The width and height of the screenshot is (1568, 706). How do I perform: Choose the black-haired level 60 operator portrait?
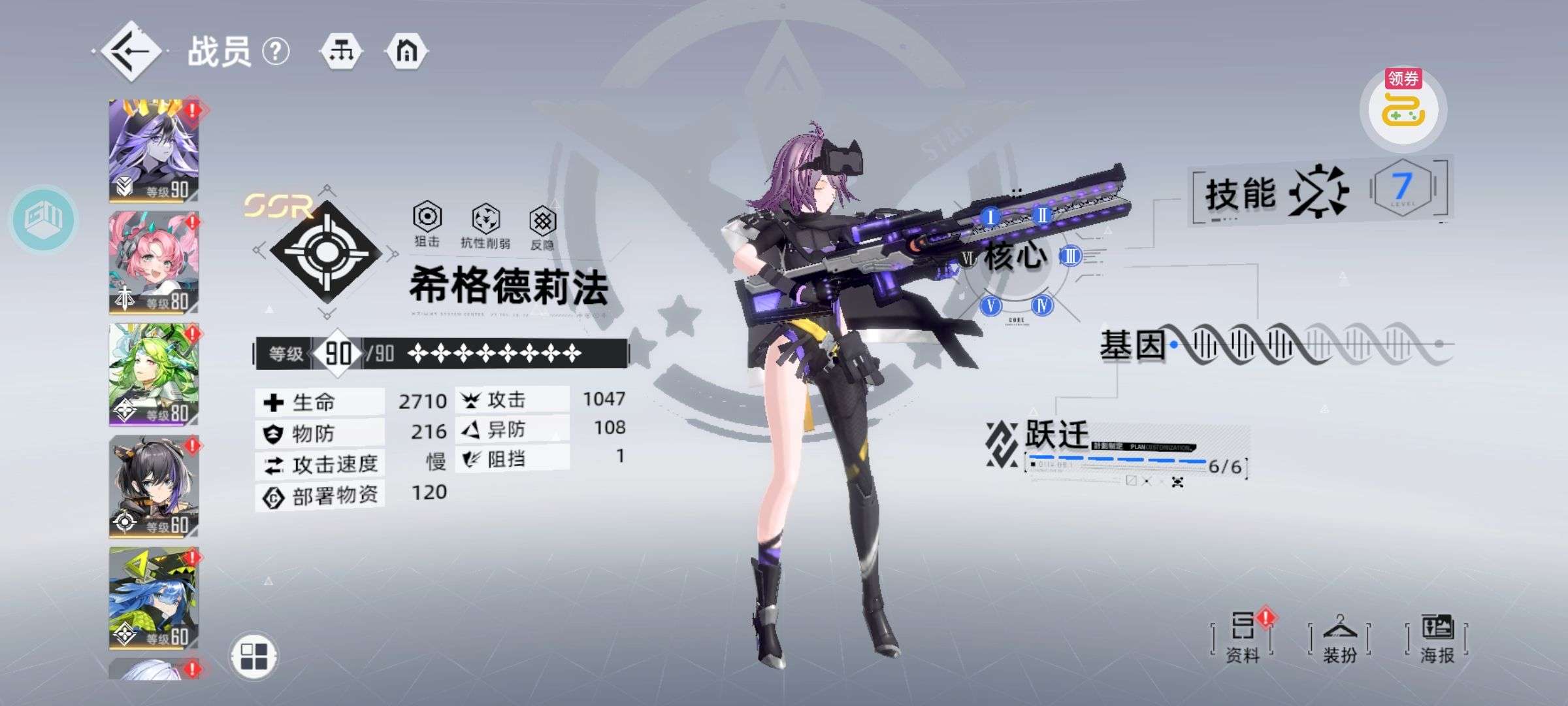[154, 486]
